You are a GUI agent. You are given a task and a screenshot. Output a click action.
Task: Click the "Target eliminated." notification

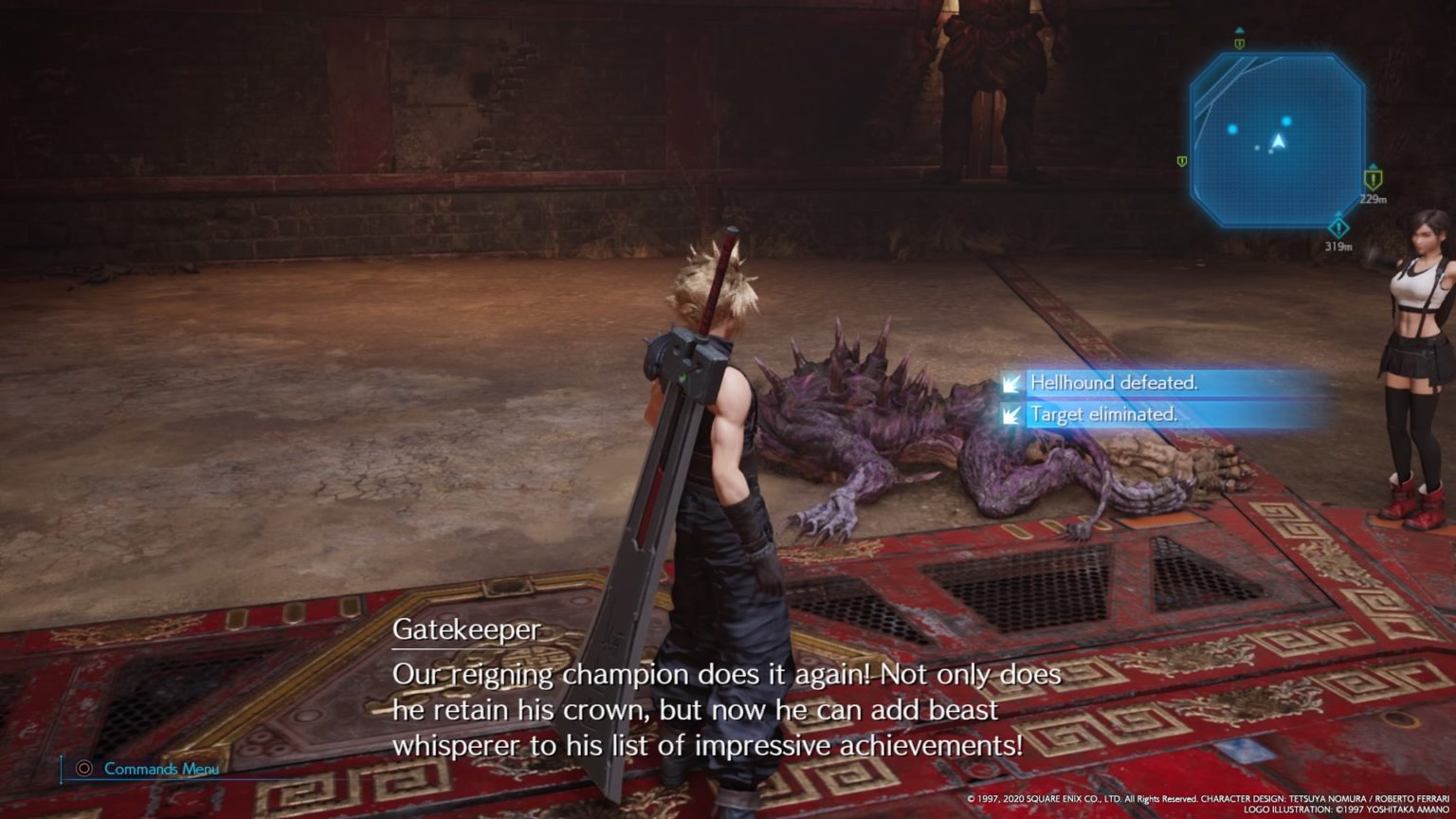point(1103,414)
